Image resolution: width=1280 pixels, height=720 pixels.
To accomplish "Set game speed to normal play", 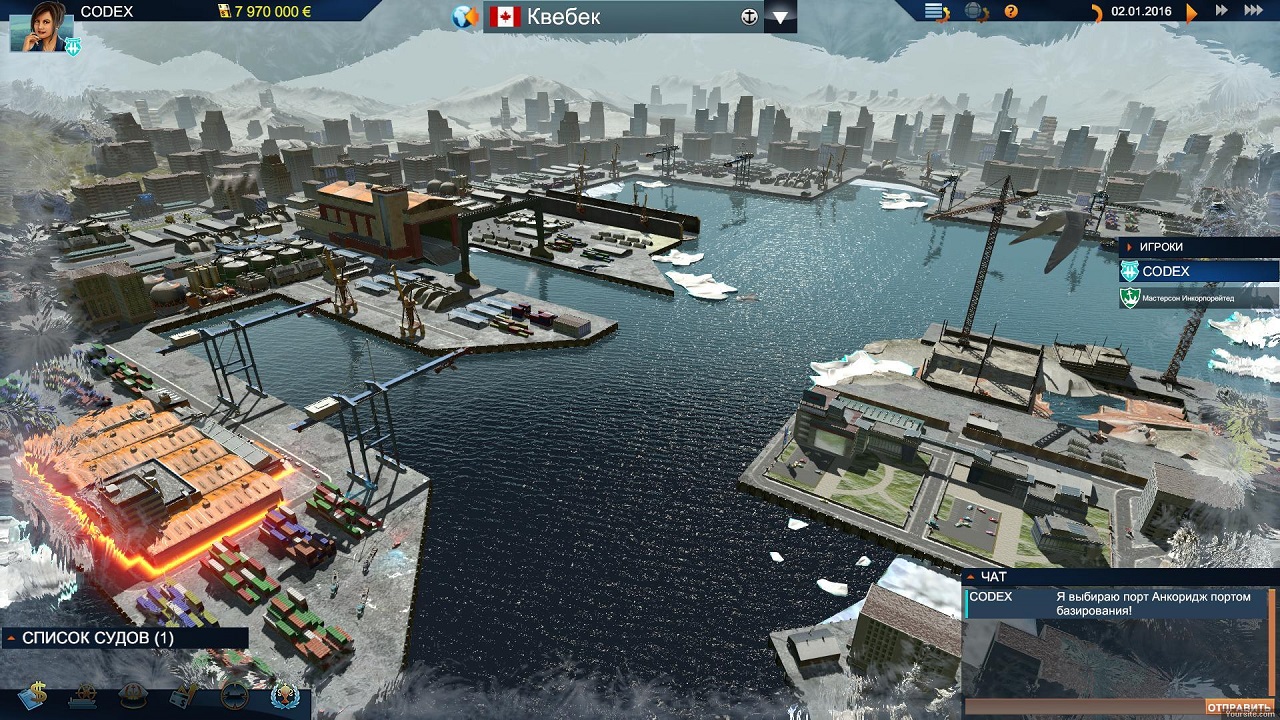I will (1191, 12).
